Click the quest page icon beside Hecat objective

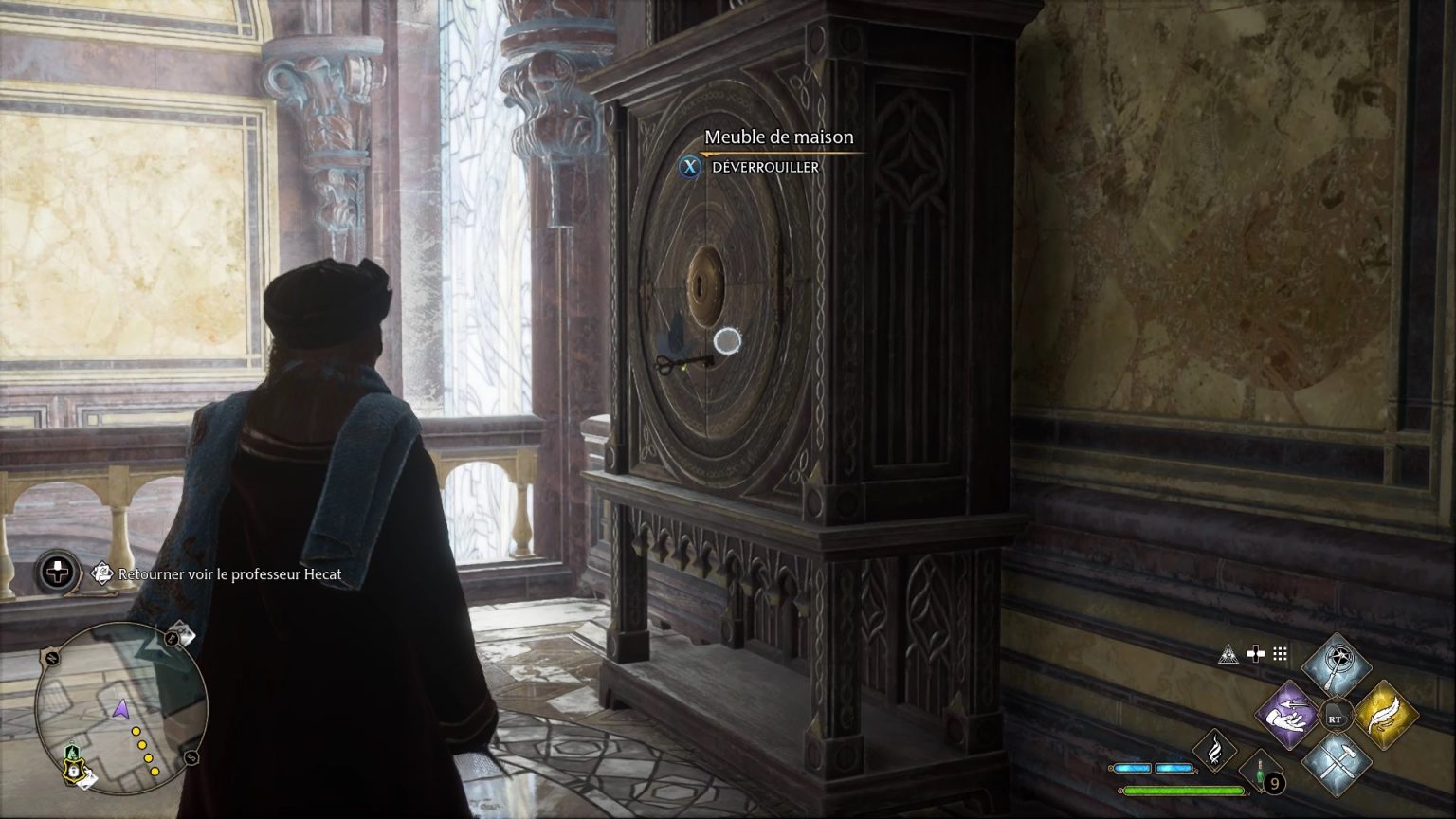click(x=100, y=573)
